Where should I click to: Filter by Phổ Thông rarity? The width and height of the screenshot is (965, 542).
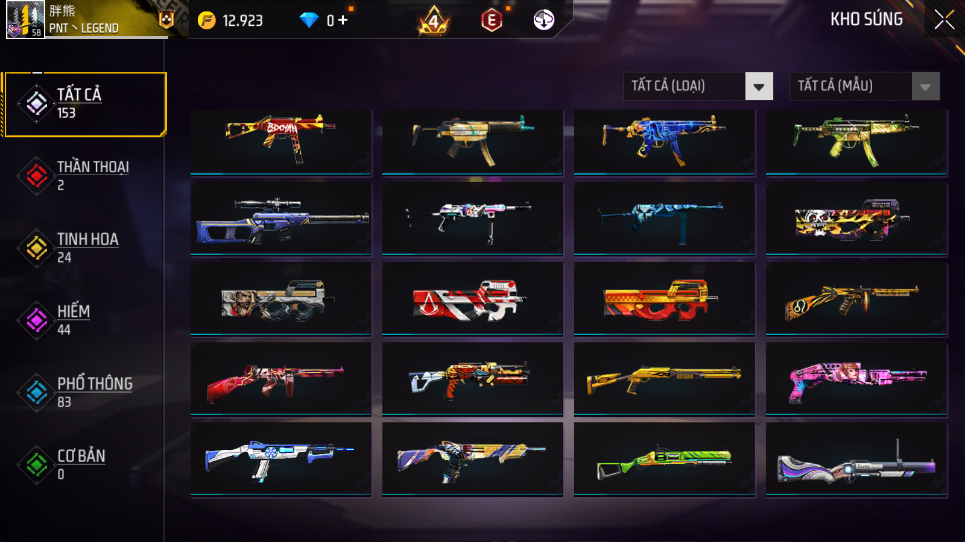(84, 391)
